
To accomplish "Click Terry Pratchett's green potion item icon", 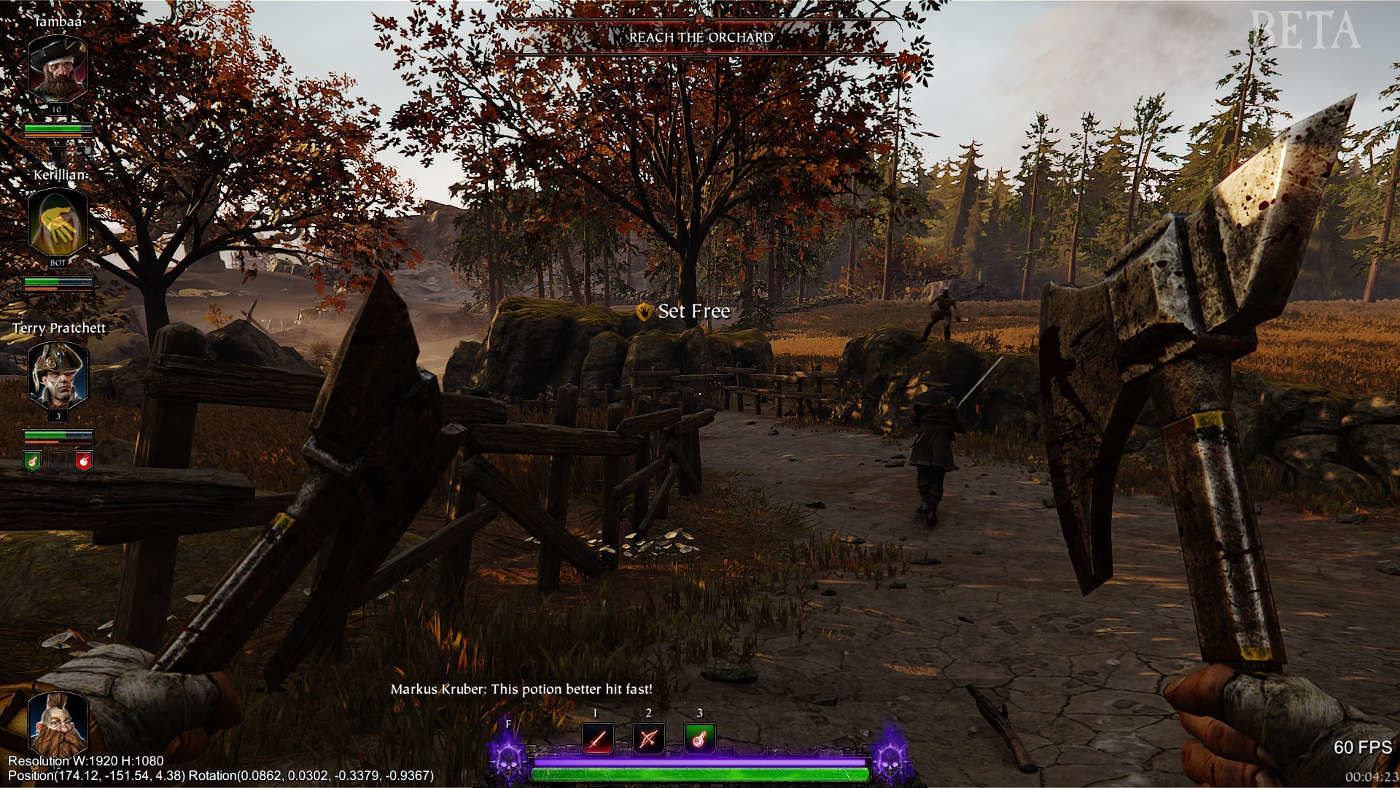I will (x=32, y=460).
